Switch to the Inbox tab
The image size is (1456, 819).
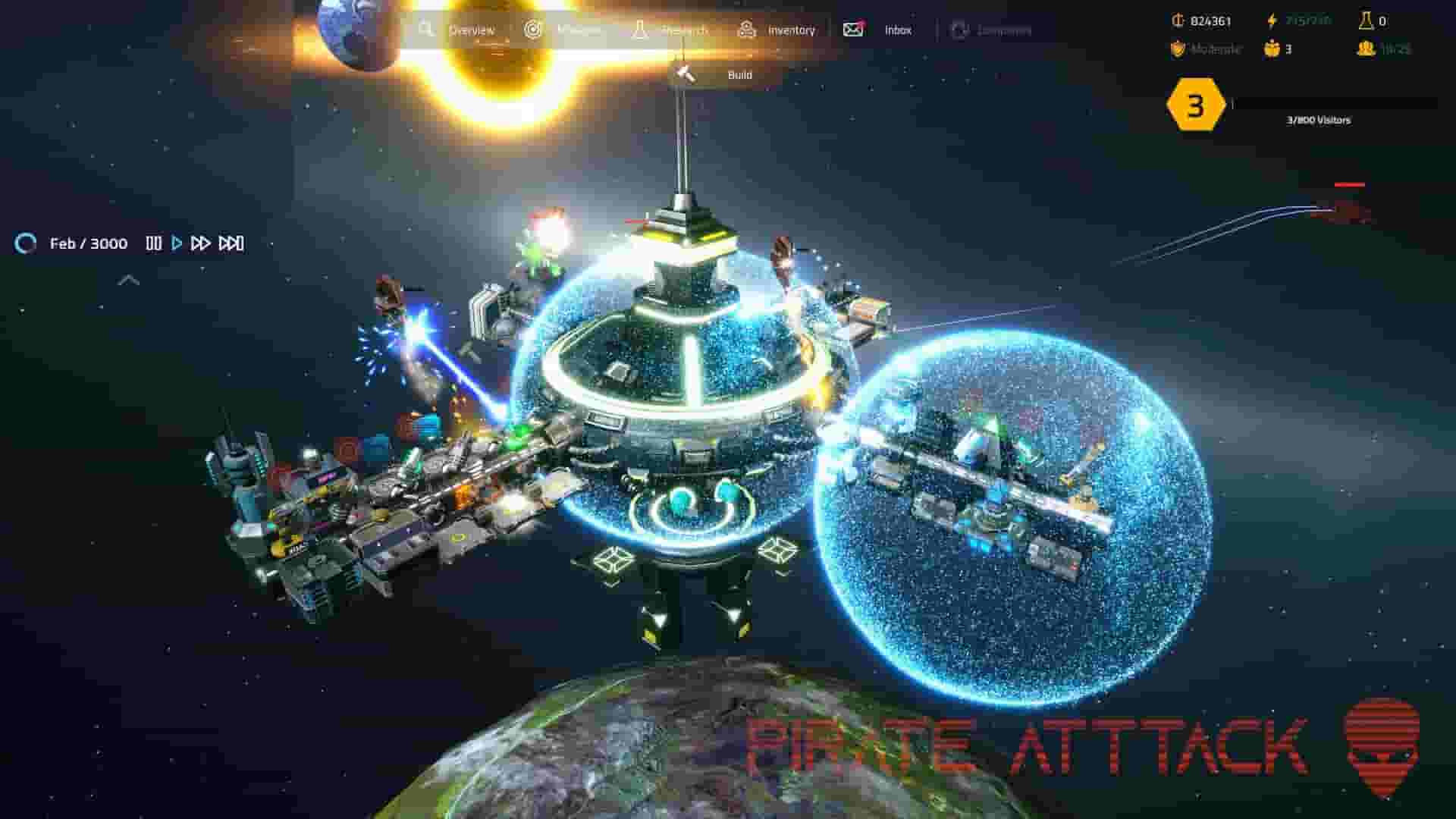click(x=897, y=30)
